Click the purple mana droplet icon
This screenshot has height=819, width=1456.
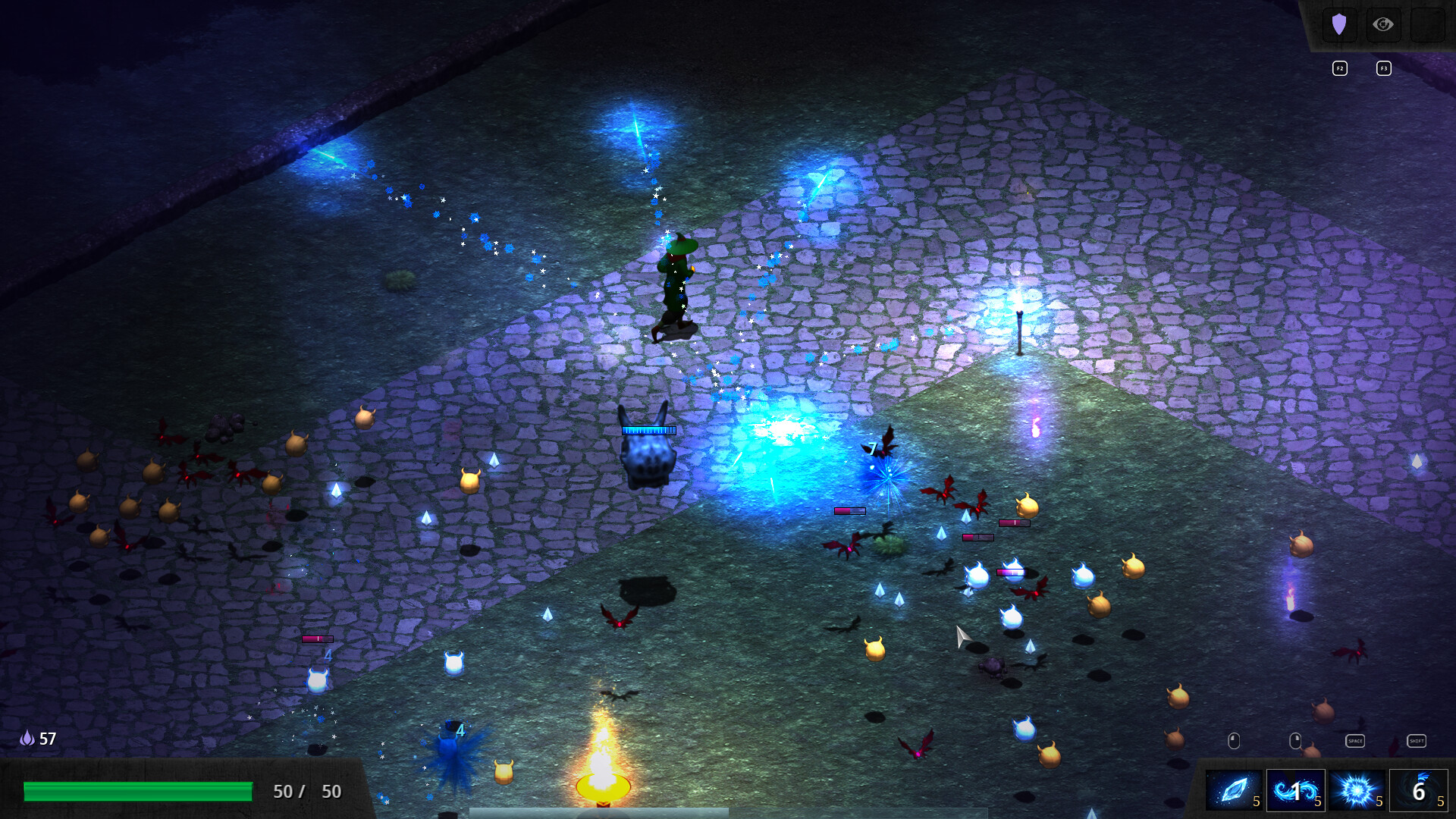pos(27,738)
